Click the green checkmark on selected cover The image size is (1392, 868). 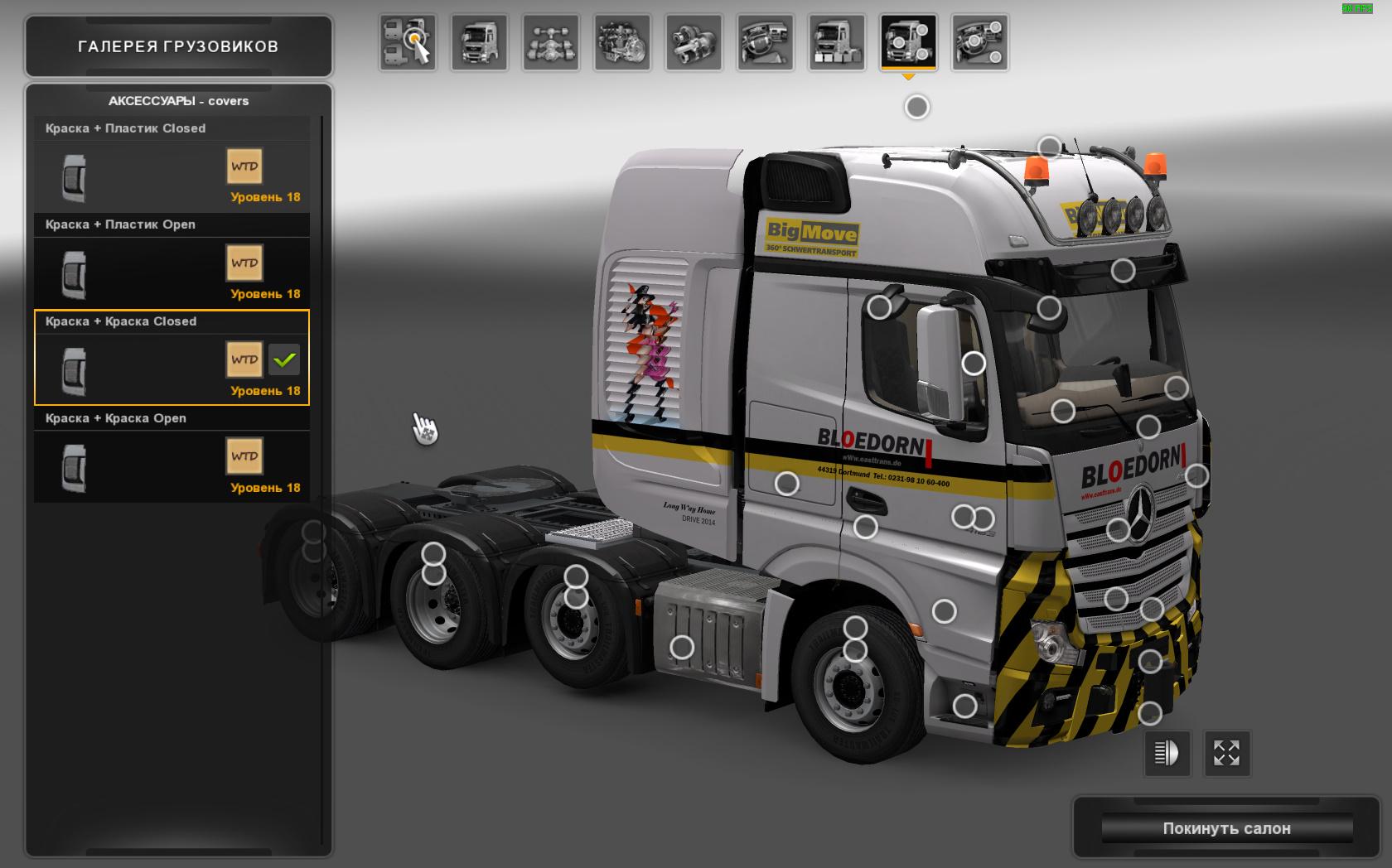284,360
